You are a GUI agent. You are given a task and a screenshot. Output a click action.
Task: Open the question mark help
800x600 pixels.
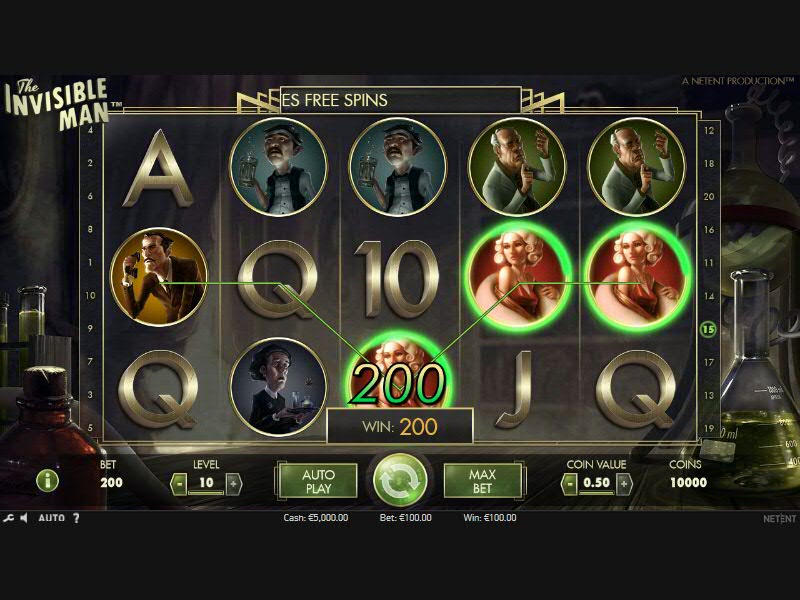pos(76,518)
